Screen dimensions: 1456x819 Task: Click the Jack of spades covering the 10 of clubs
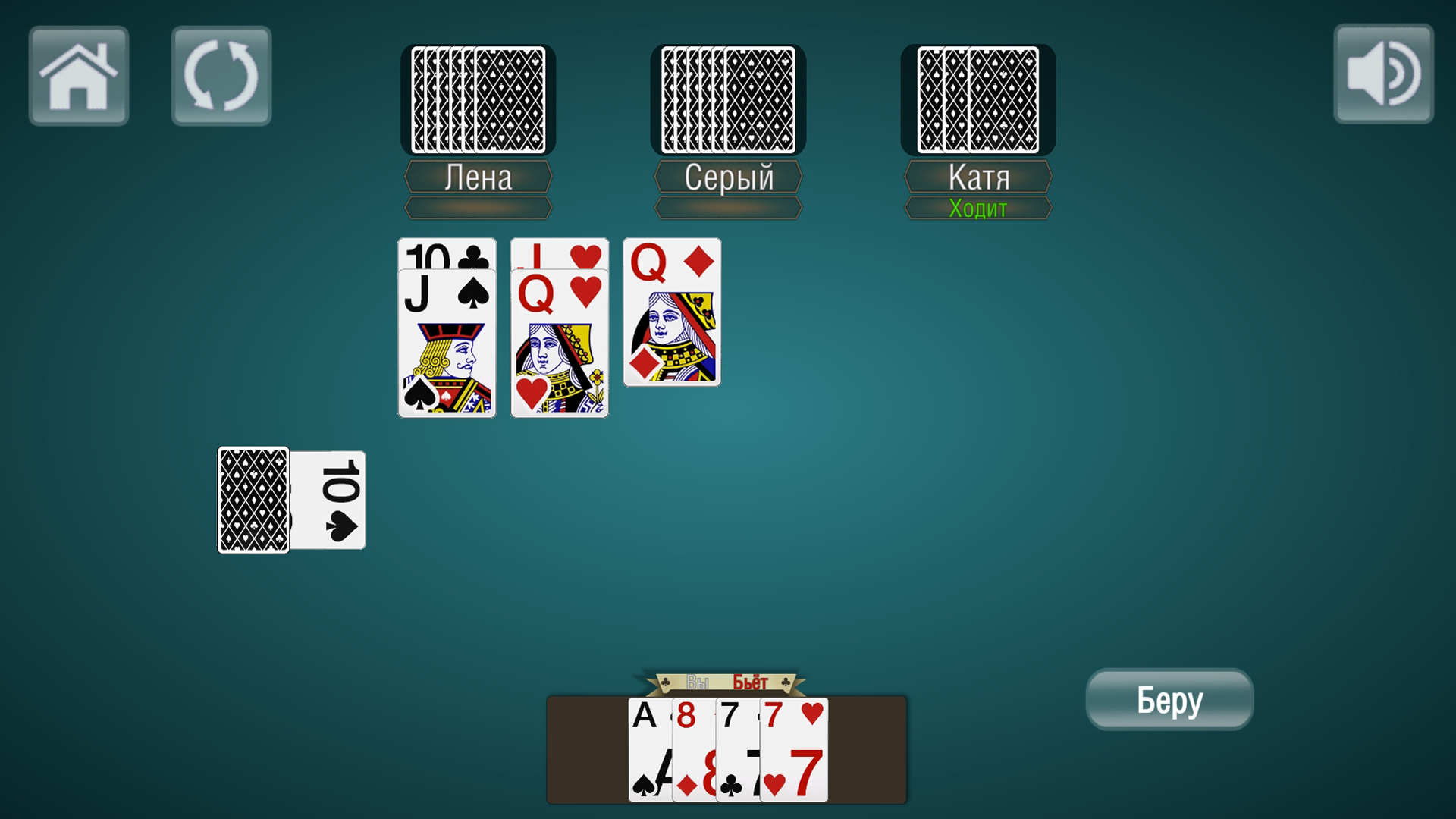tap(447, 341)
